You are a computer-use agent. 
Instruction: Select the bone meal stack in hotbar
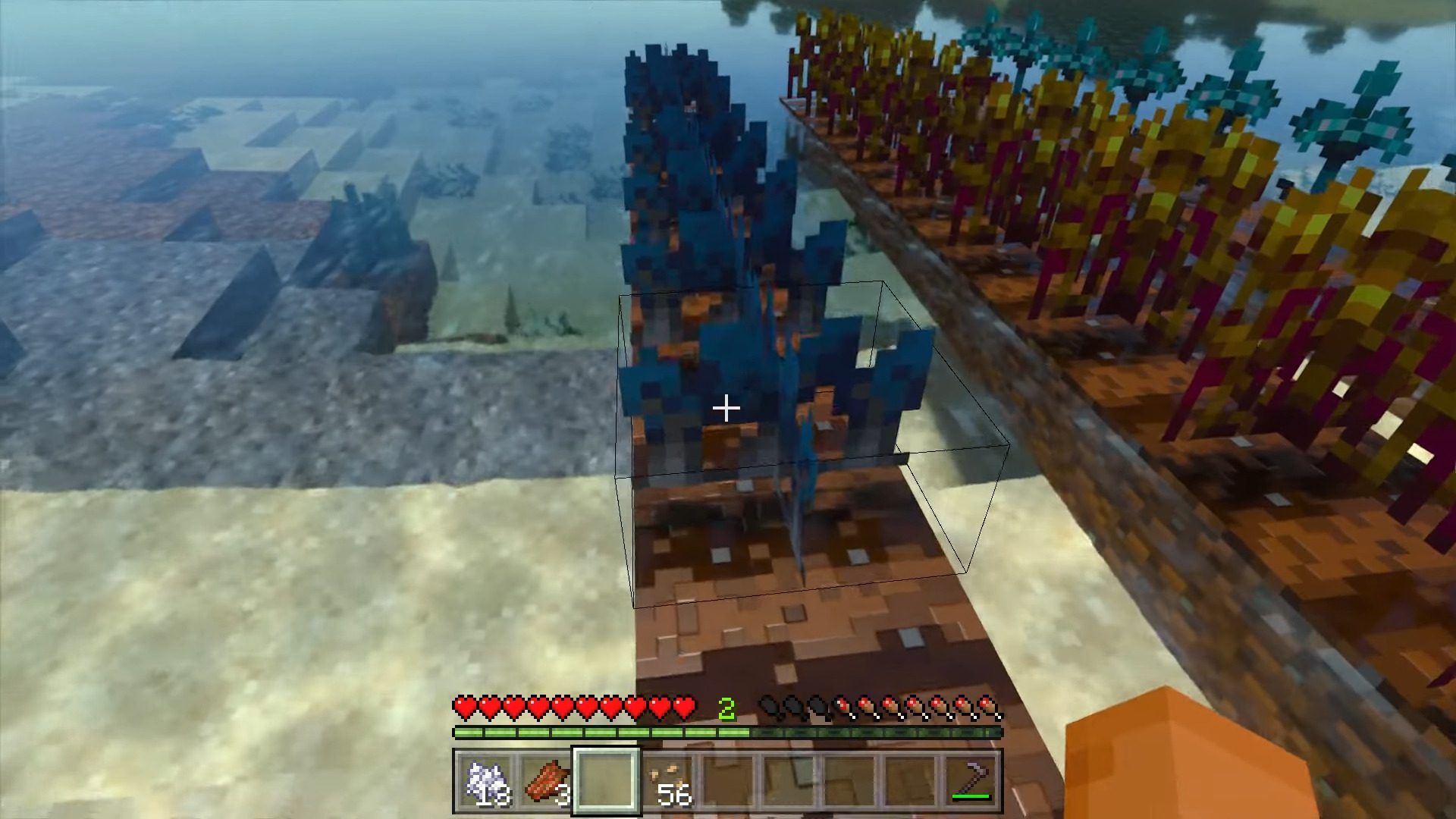pos(485,781)
